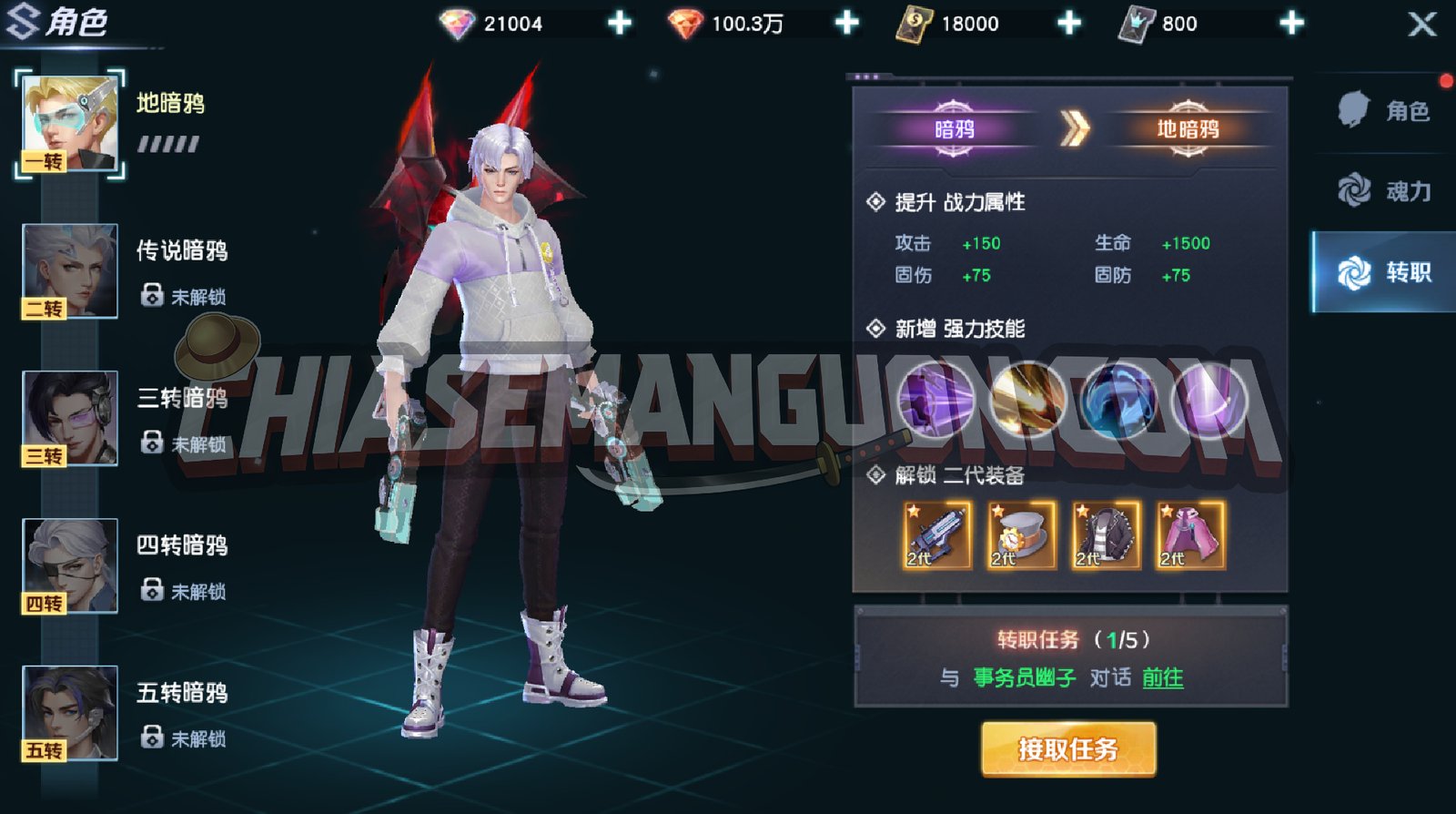Add more red gems via its plus
1456x814 pixels.
click(x=846, y=23)
